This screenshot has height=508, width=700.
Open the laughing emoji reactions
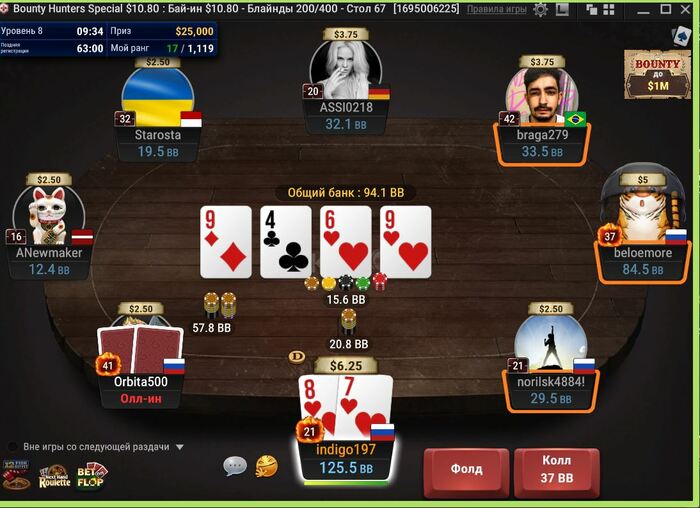(x=265, y=466)
